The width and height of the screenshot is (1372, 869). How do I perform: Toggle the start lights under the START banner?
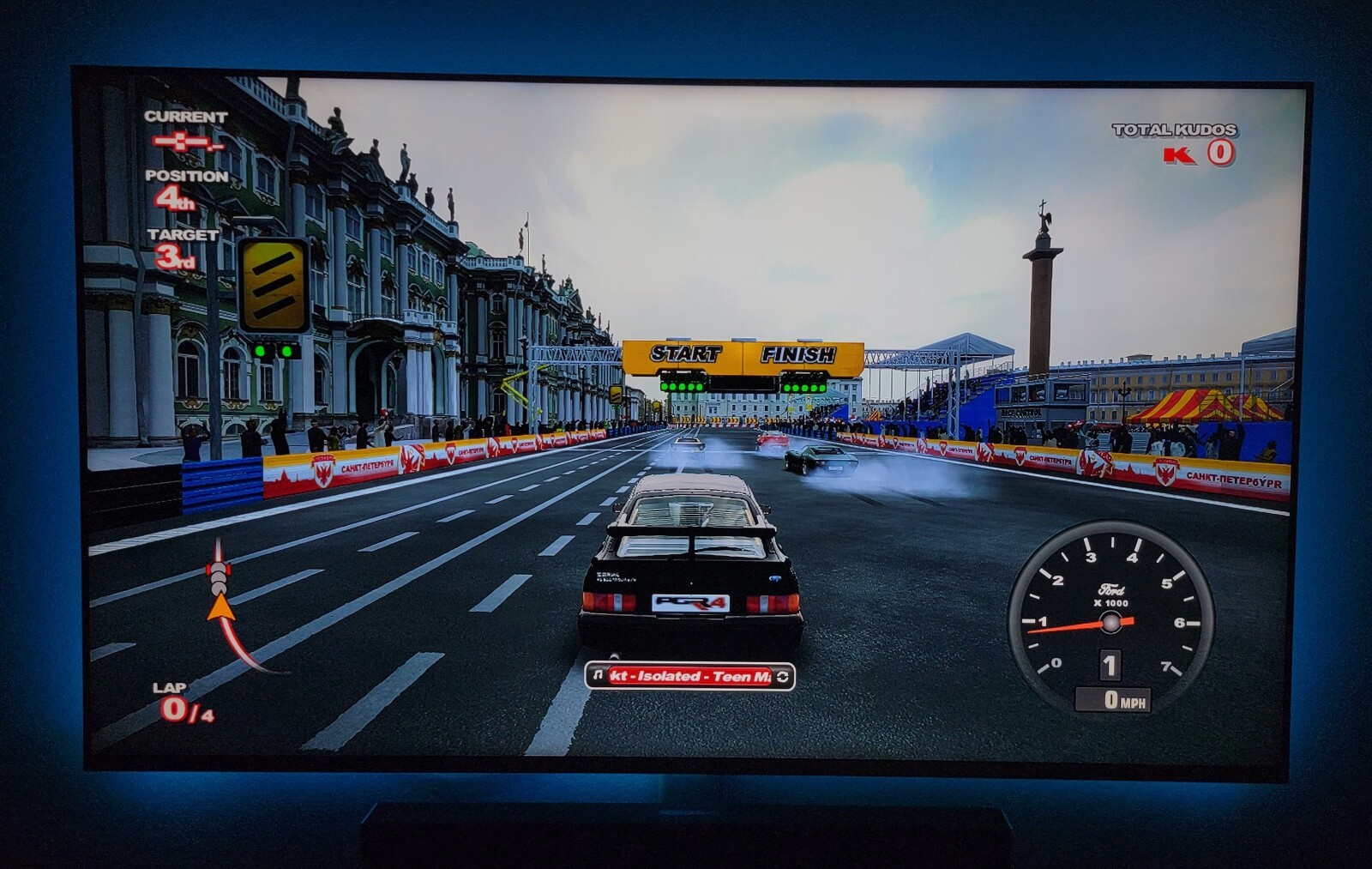tap(682, 386)
